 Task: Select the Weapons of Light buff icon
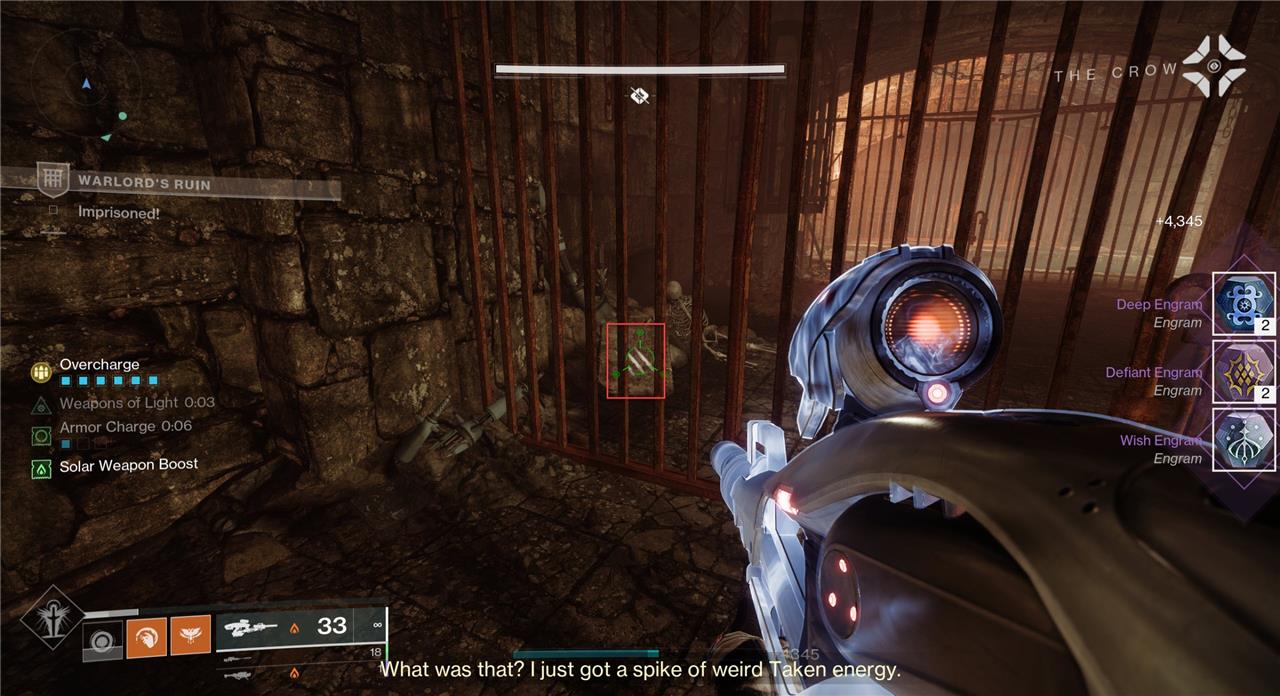[41, 404]
